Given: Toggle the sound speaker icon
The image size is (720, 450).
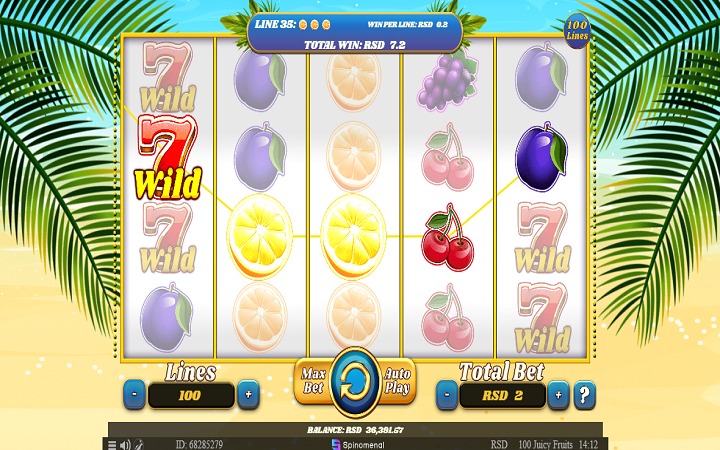Looking at the screenshot, I should [124, 443].
